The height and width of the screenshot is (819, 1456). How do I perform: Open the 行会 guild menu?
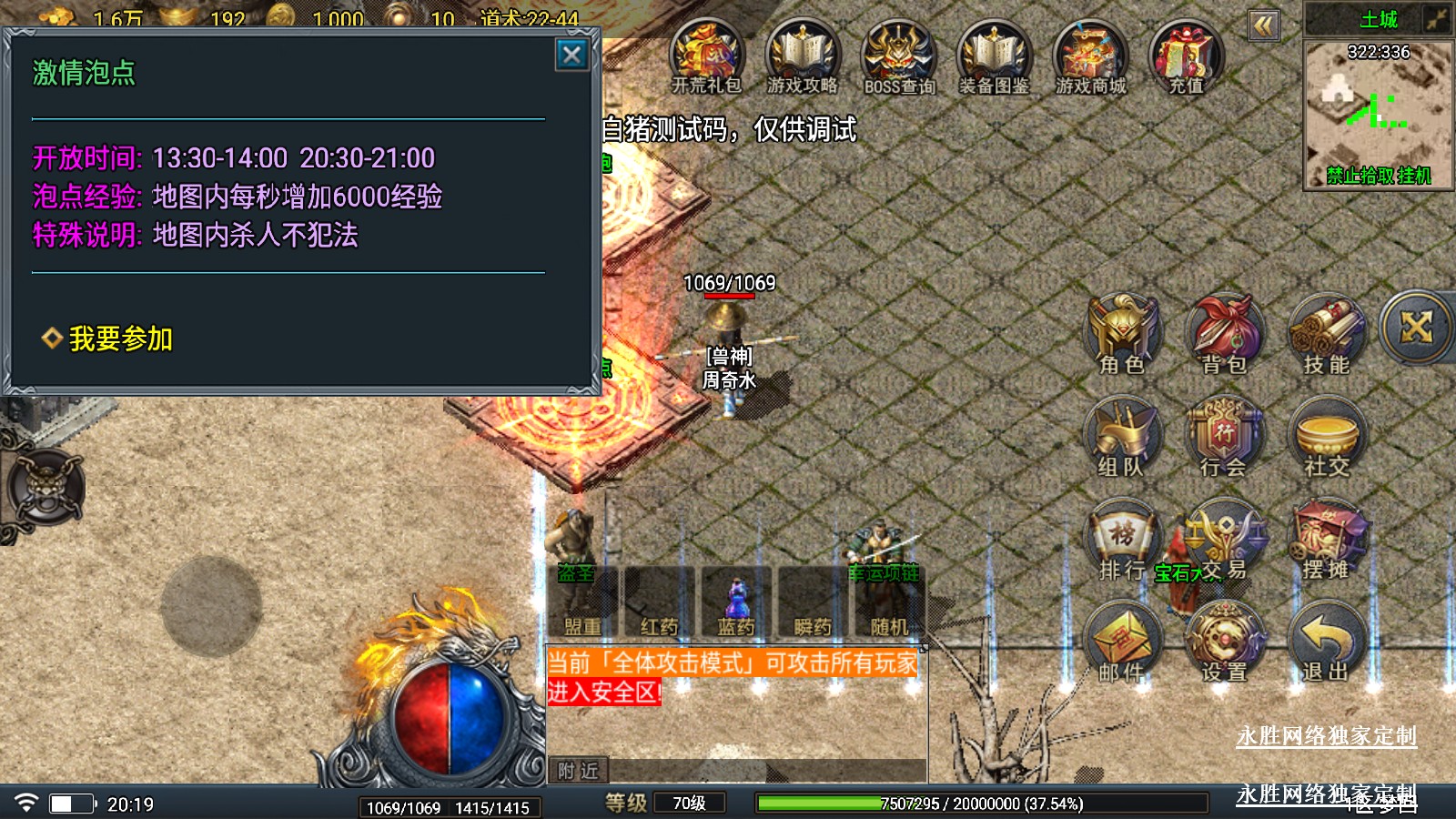(x=1224, y=436)
